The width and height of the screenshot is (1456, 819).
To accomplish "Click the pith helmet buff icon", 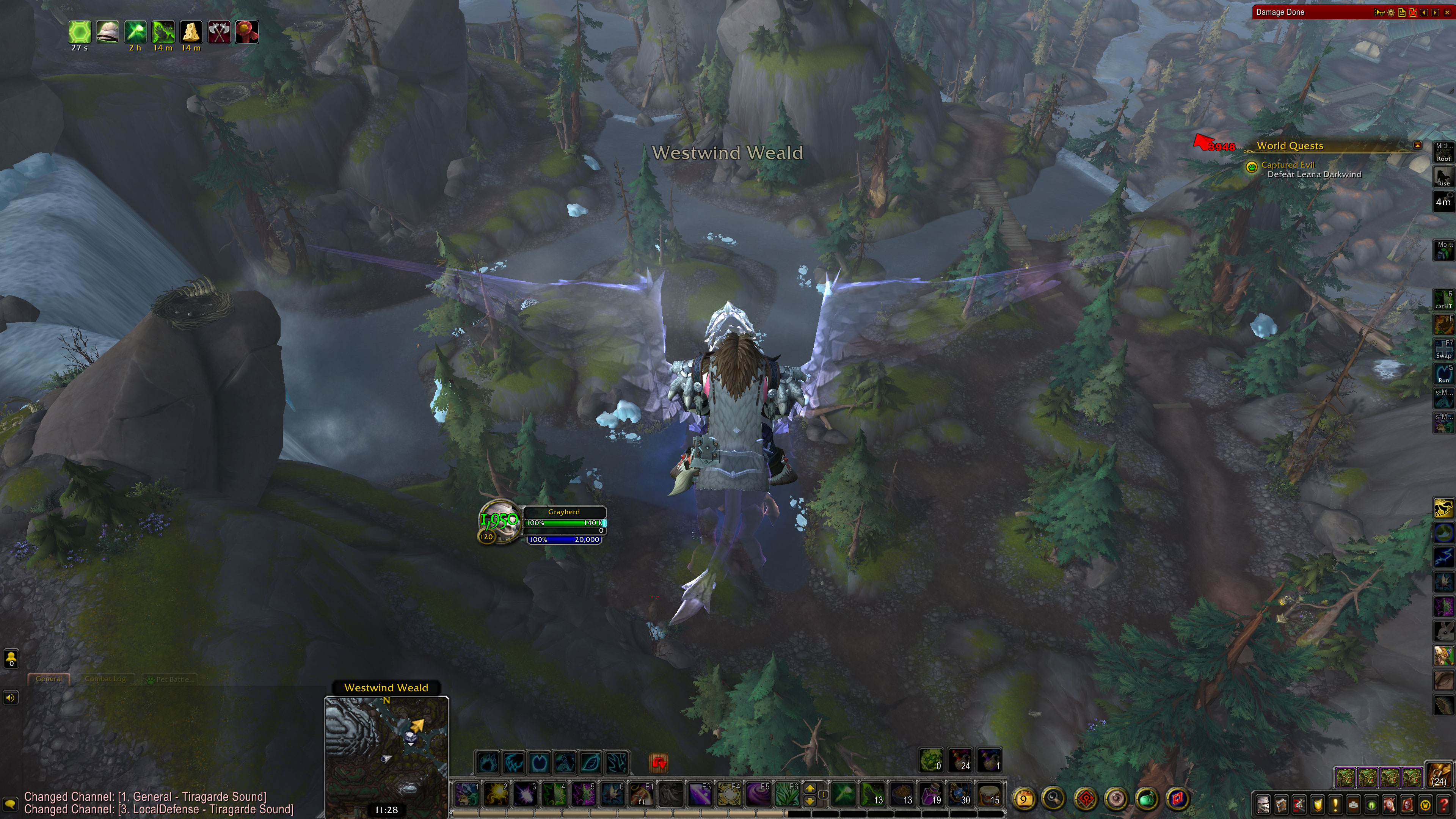I will (x=107, y=31).
